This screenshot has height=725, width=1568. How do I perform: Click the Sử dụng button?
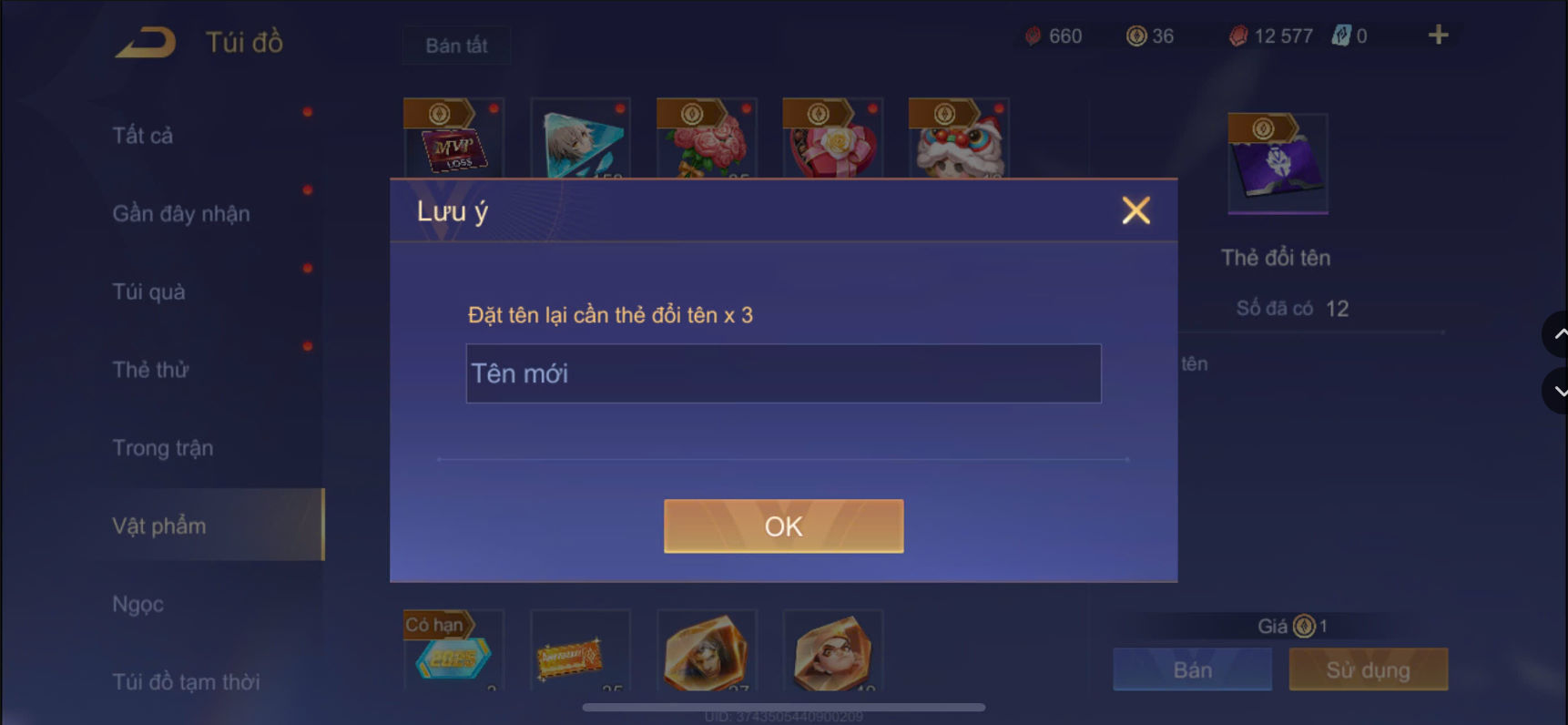click(1368, 669)
